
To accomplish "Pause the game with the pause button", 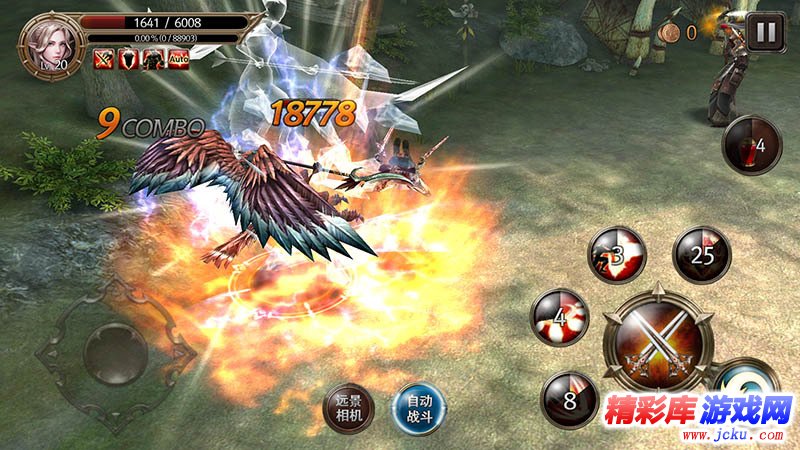I will [x=766, y=31].
